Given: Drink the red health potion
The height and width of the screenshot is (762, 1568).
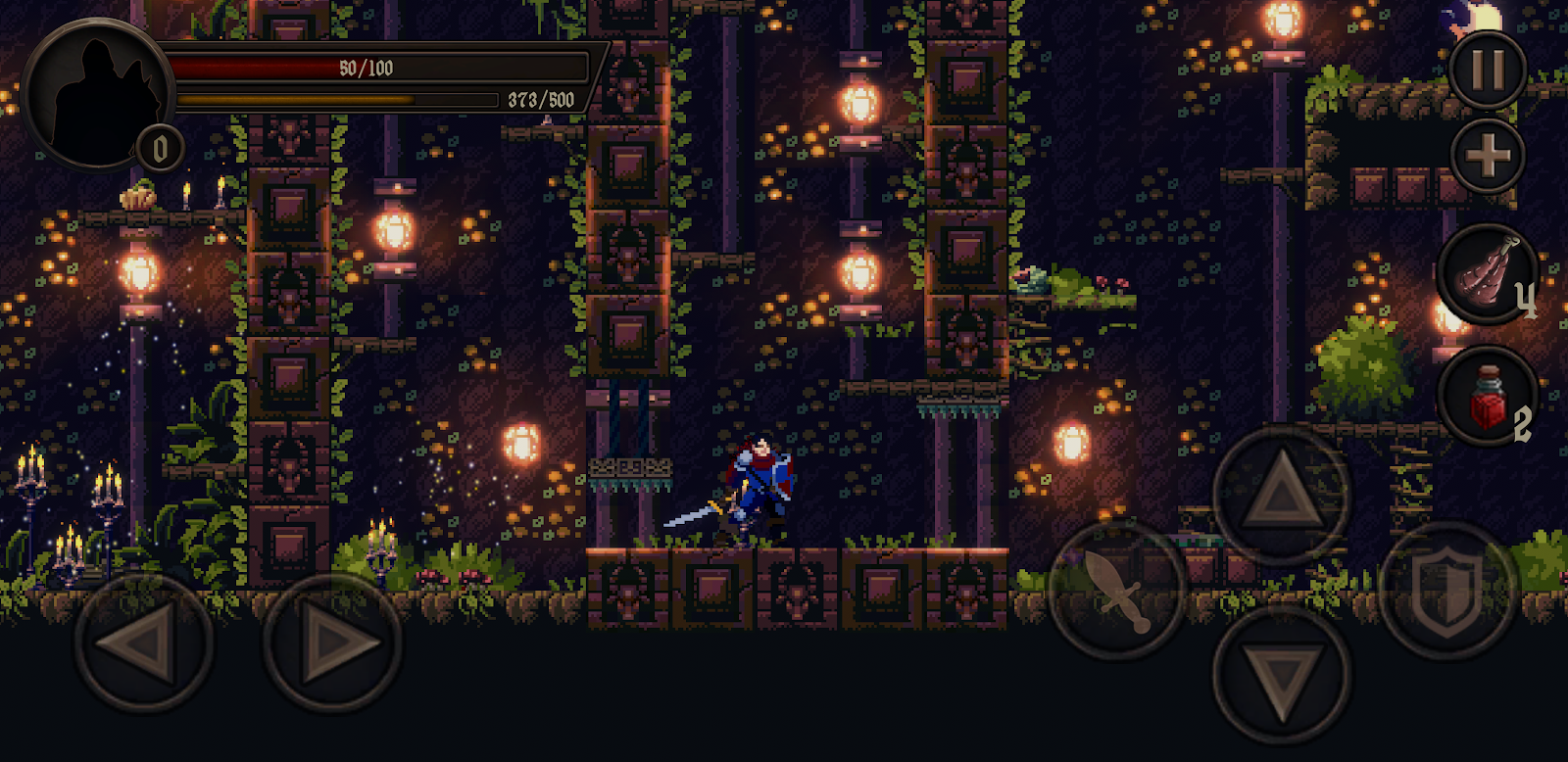Looking at the screenshot, I should 1487,397.
